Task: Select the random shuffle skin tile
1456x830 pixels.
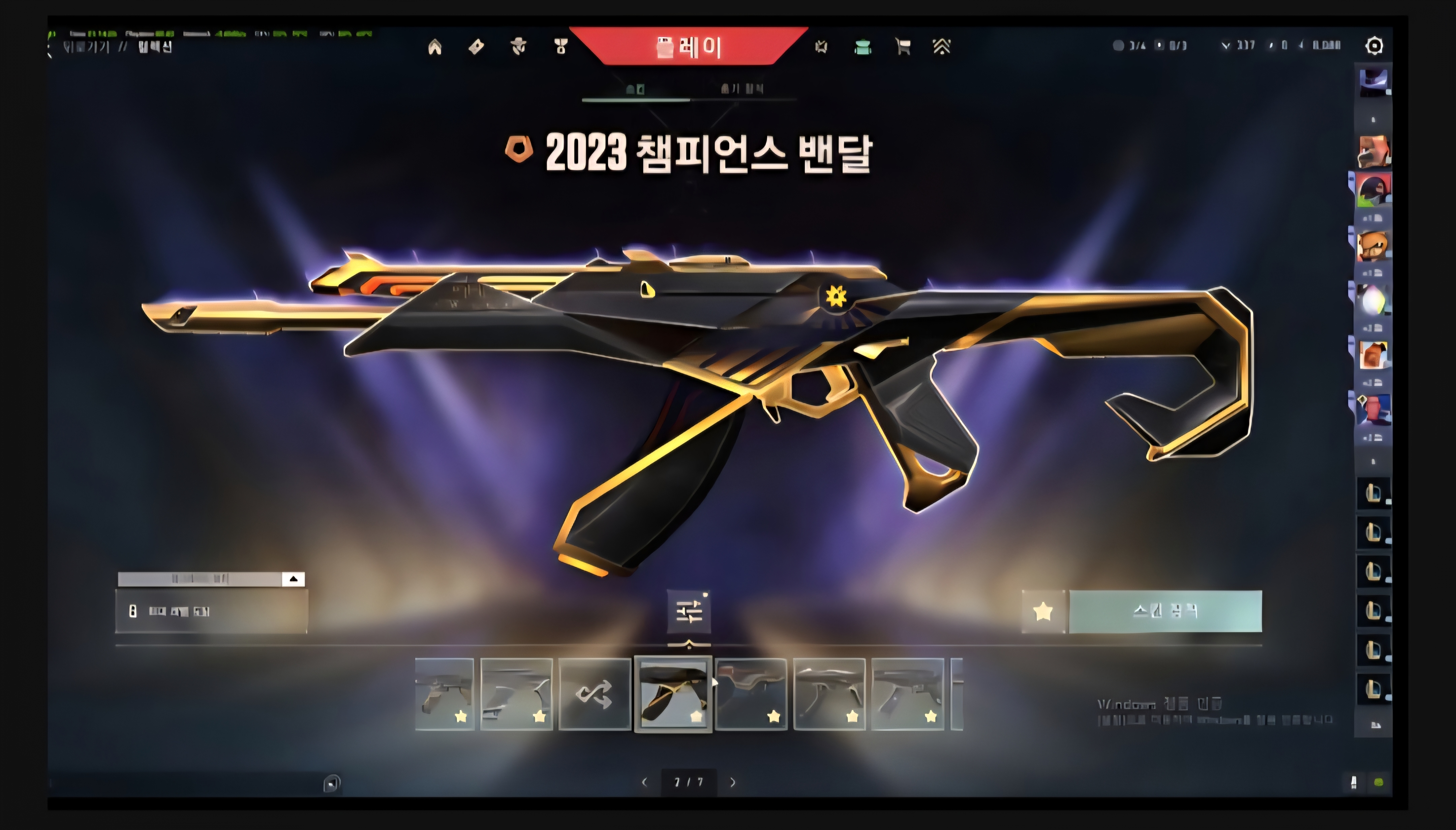Action: pos(594,694)
